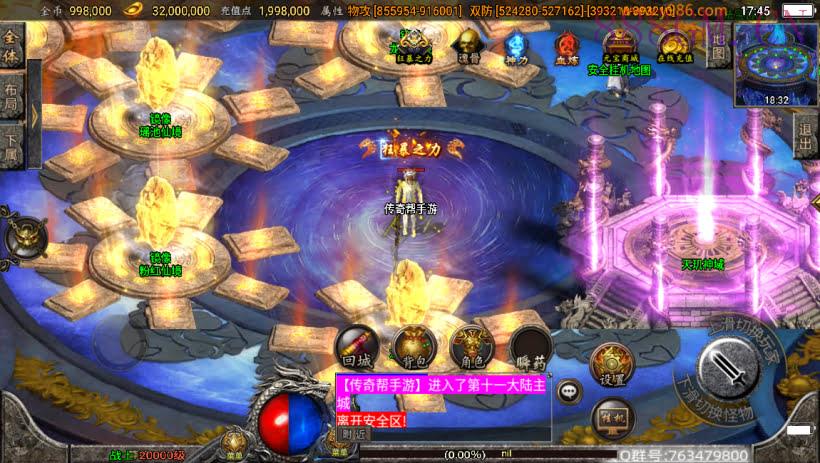Image resolution: width=820 pixels, height=463 pixels.
Task: Open the 神力 blue flame icon
Action: point(516,46)
